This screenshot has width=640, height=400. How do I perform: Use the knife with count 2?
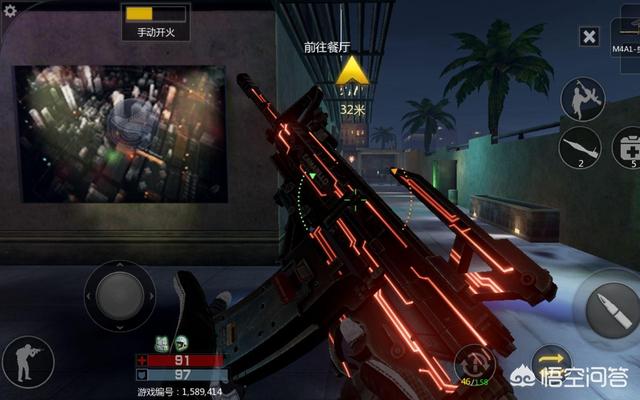pos(580,147)
